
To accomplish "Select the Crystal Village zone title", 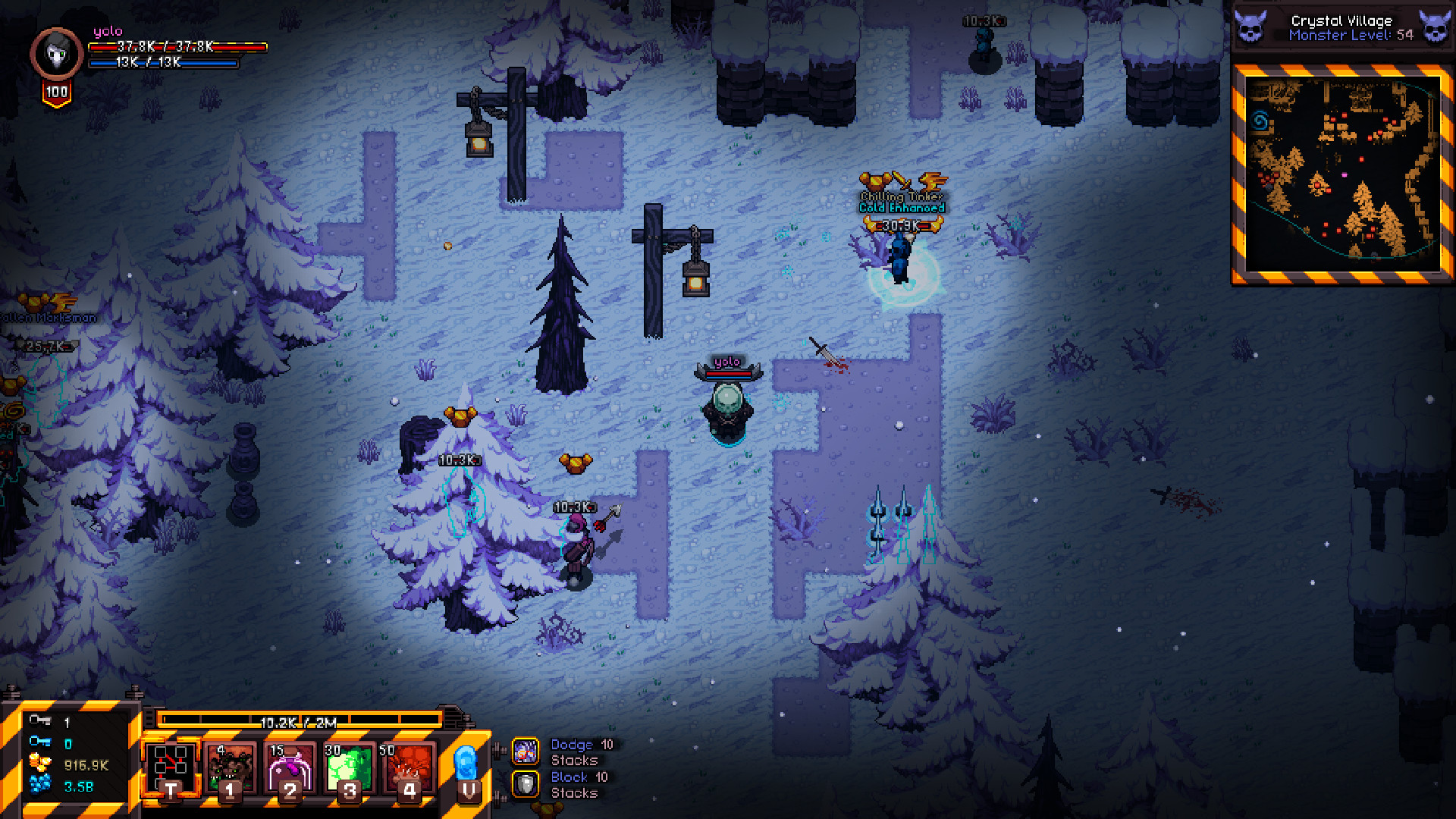I will coord(1343,20).
